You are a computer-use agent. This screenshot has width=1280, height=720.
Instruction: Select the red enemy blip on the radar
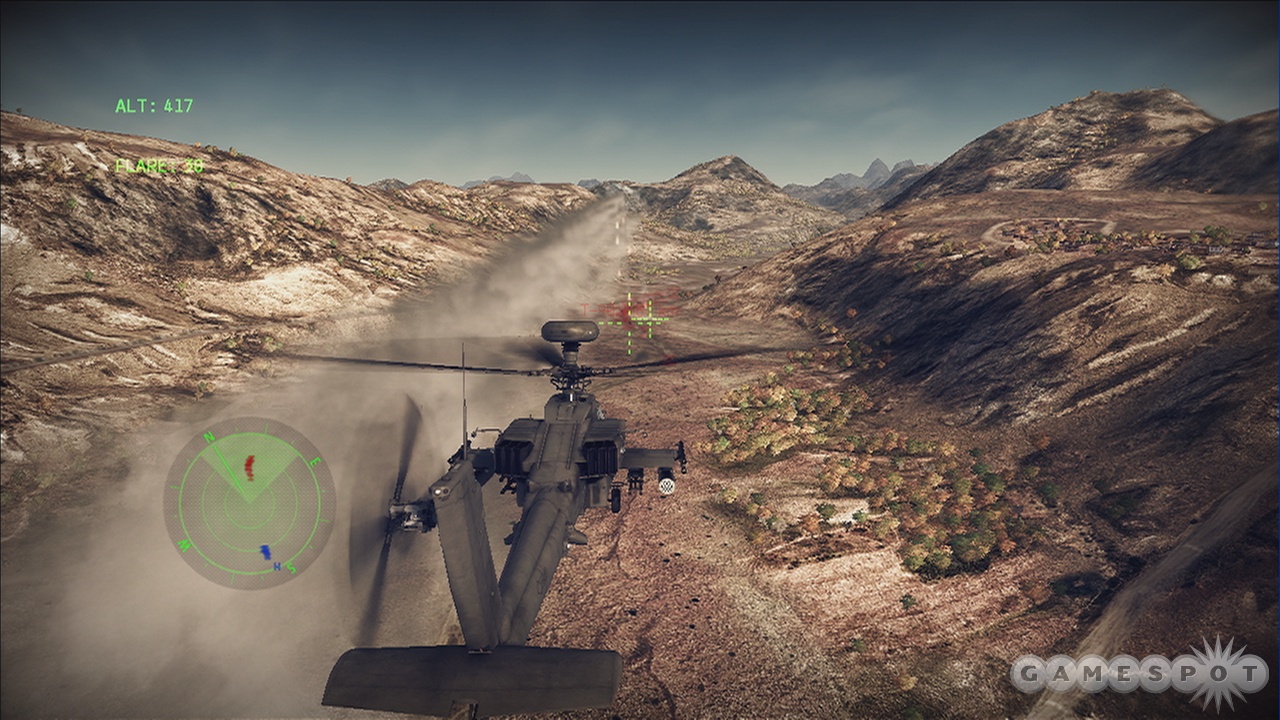point(249,466)
